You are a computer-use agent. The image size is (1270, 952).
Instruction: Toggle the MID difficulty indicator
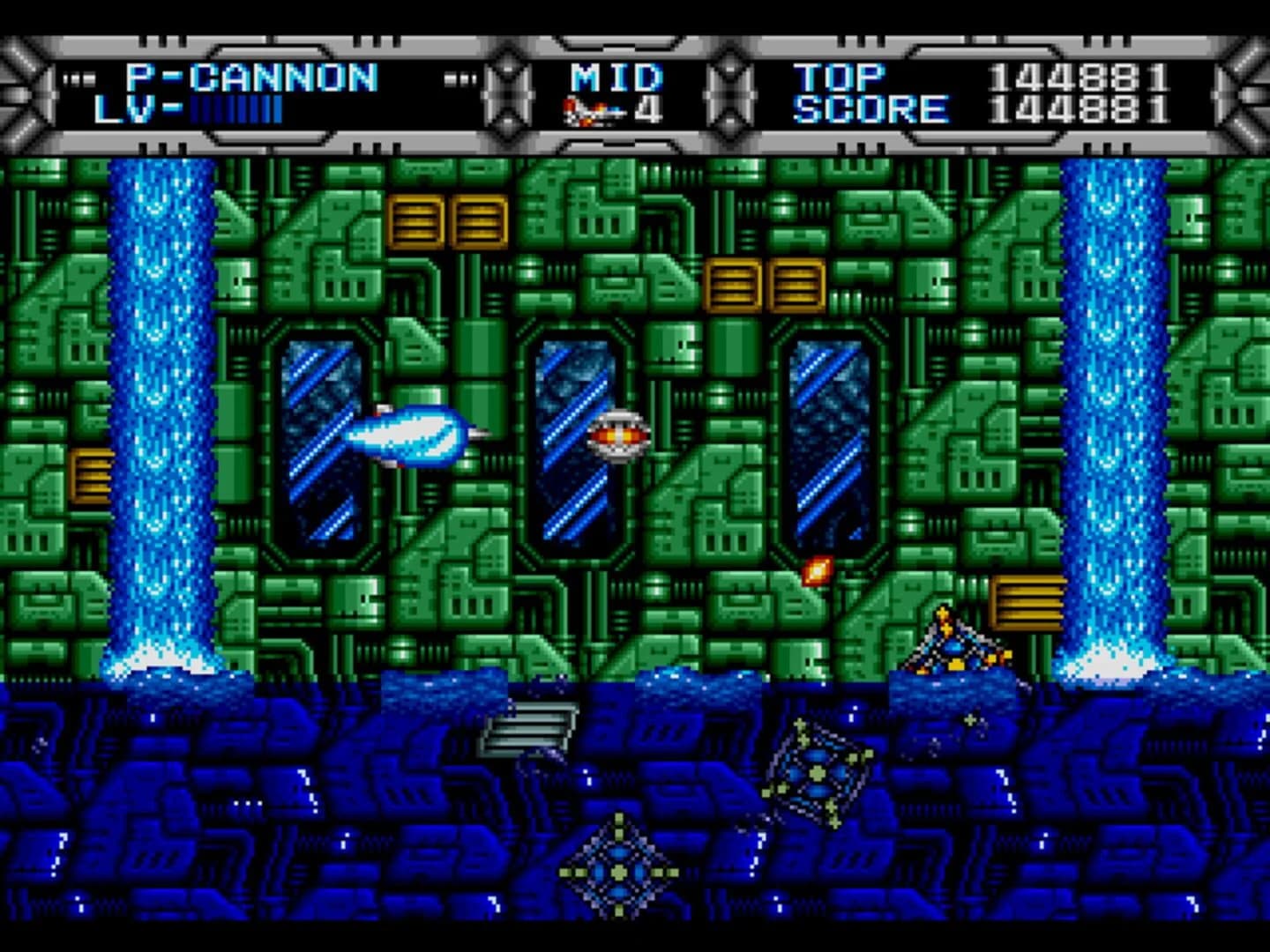616,77
